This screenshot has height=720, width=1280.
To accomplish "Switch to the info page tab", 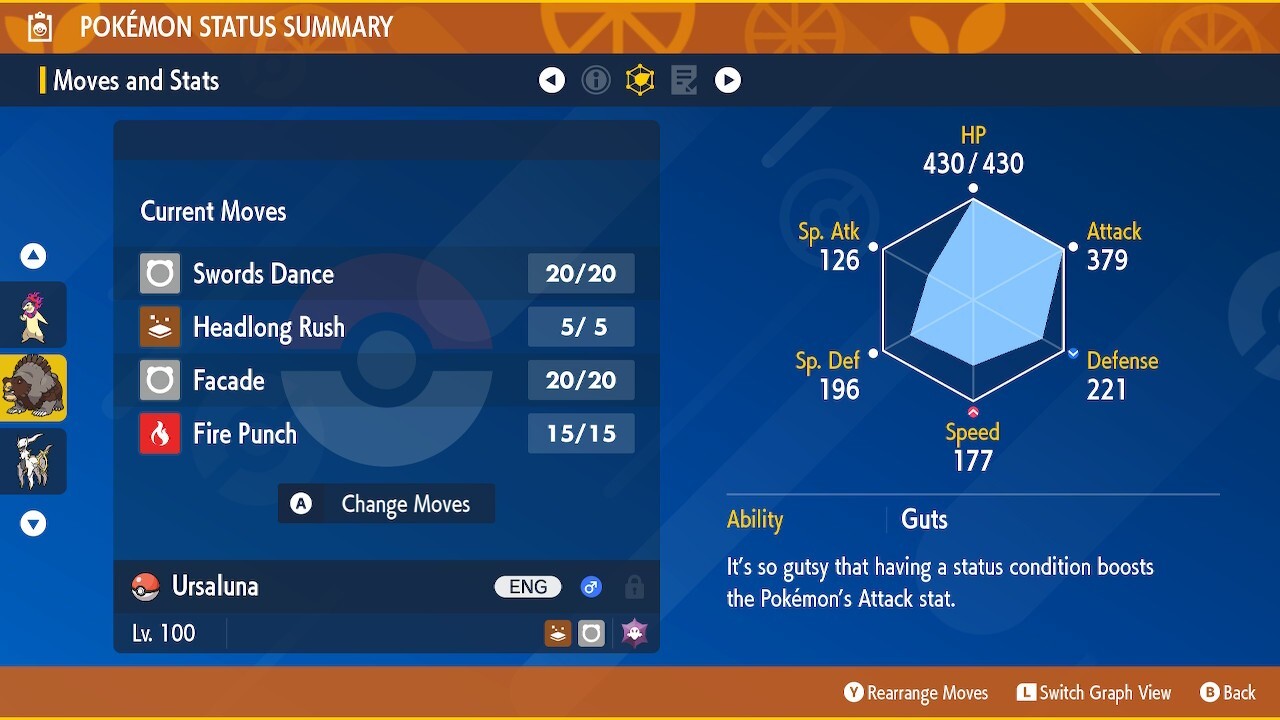I will point(596,80).
